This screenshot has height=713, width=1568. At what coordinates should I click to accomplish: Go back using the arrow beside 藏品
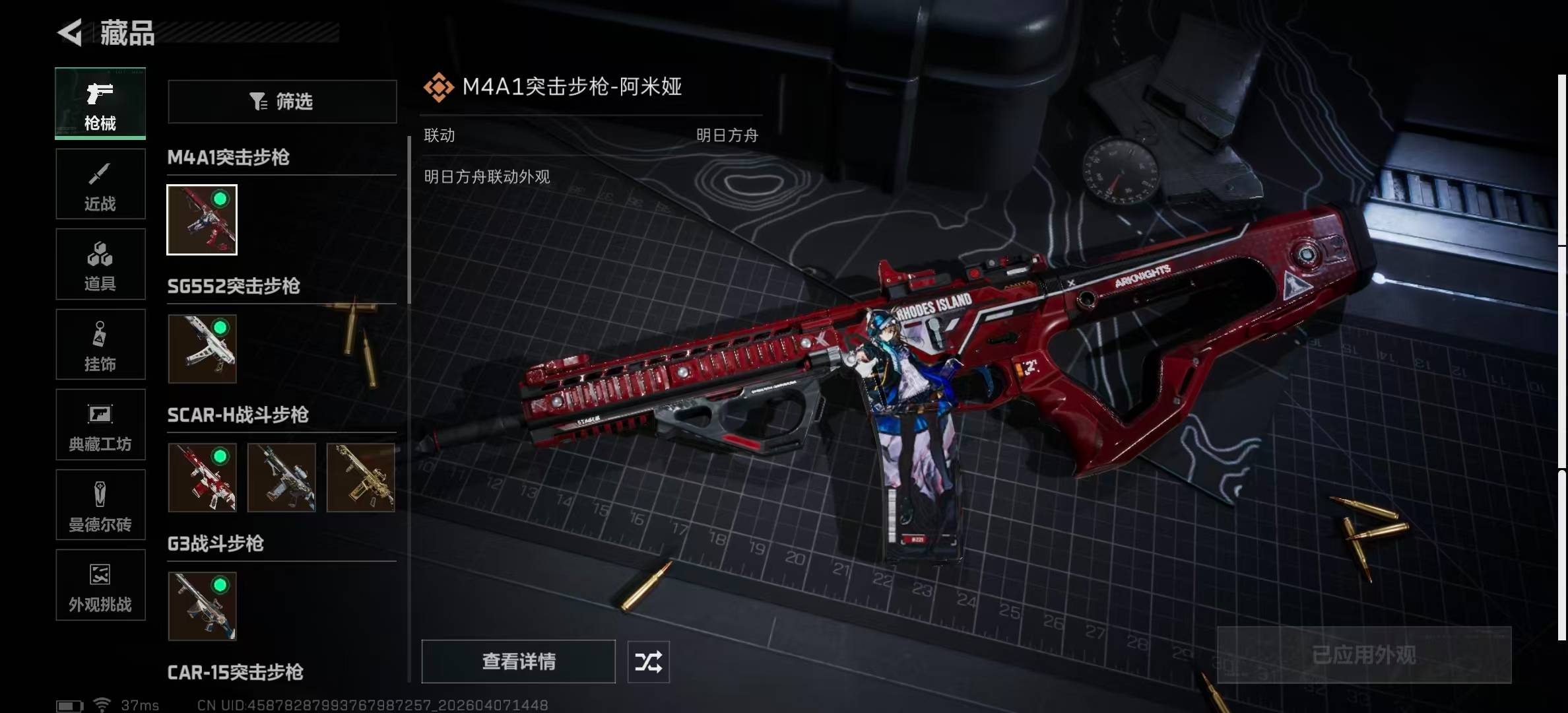70,32
